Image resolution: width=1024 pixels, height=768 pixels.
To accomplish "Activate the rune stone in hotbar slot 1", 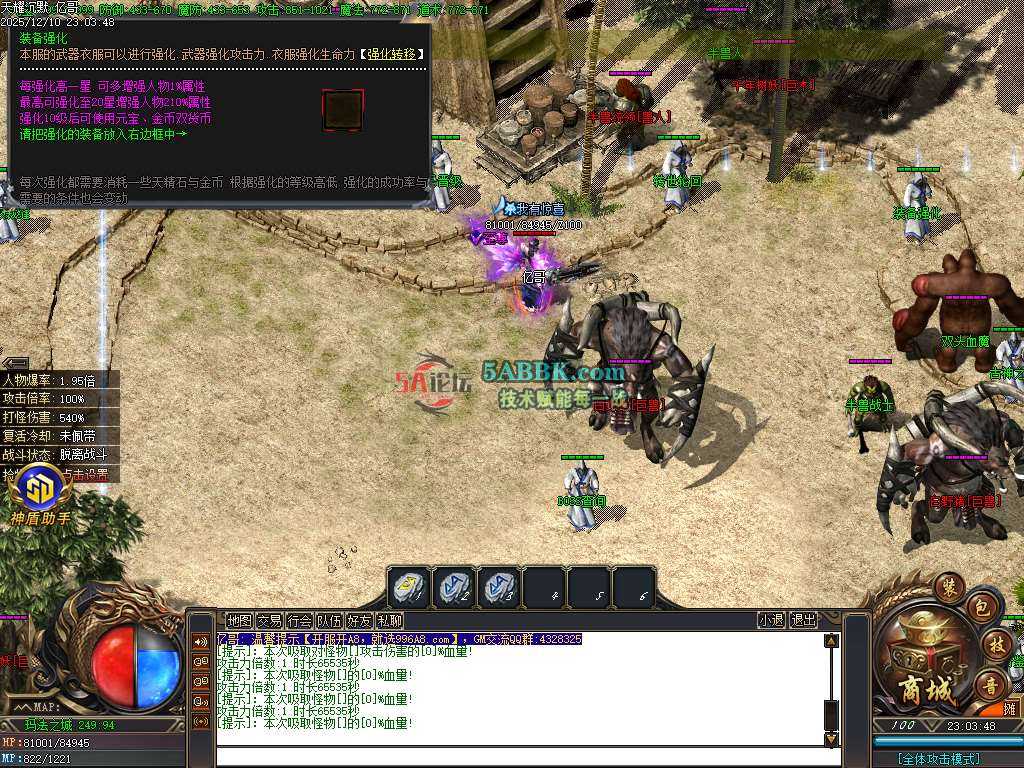I will tap(409, 588).
